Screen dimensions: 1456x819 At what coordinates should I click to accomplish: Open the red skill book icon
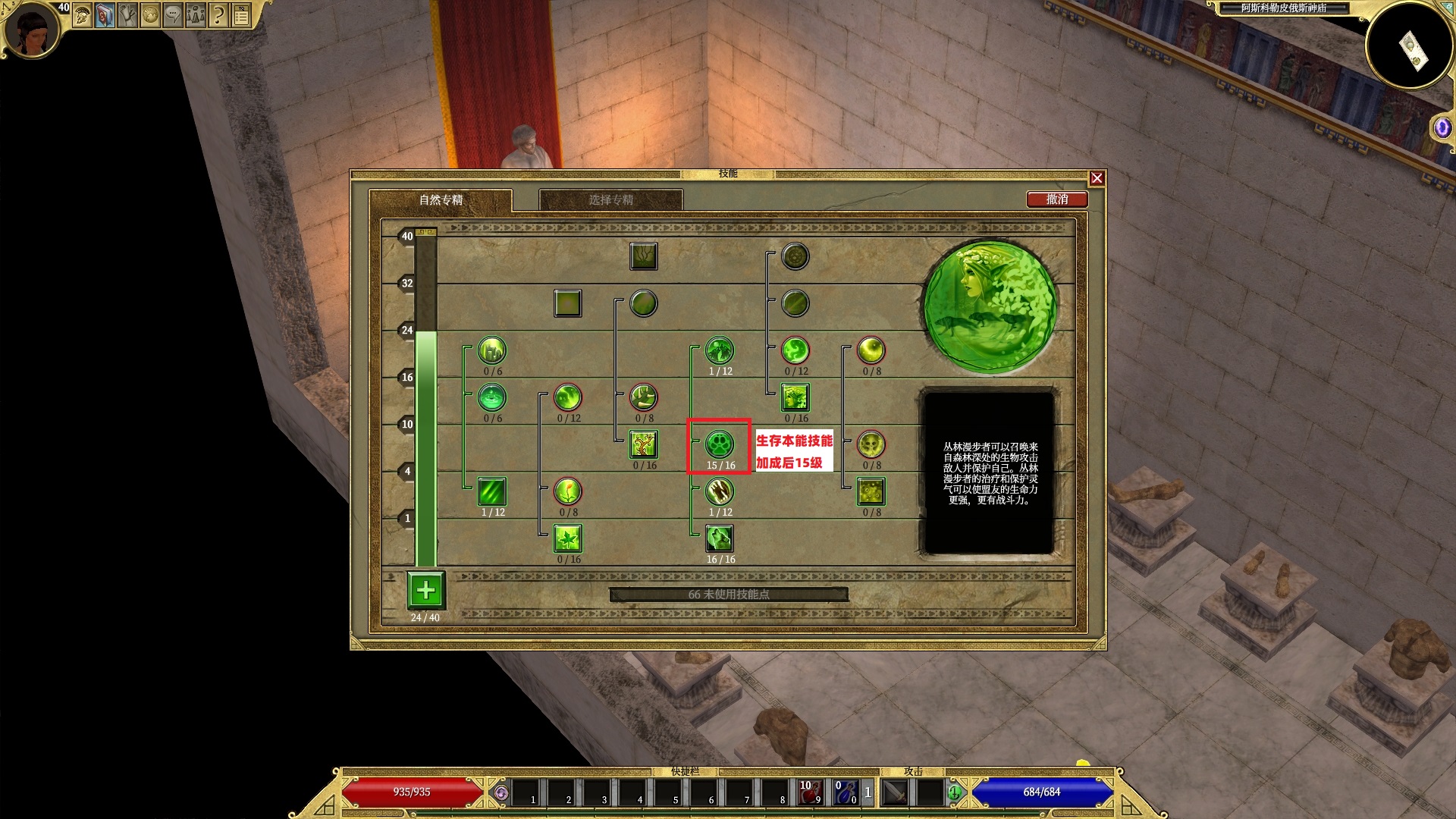click(105, 14)
